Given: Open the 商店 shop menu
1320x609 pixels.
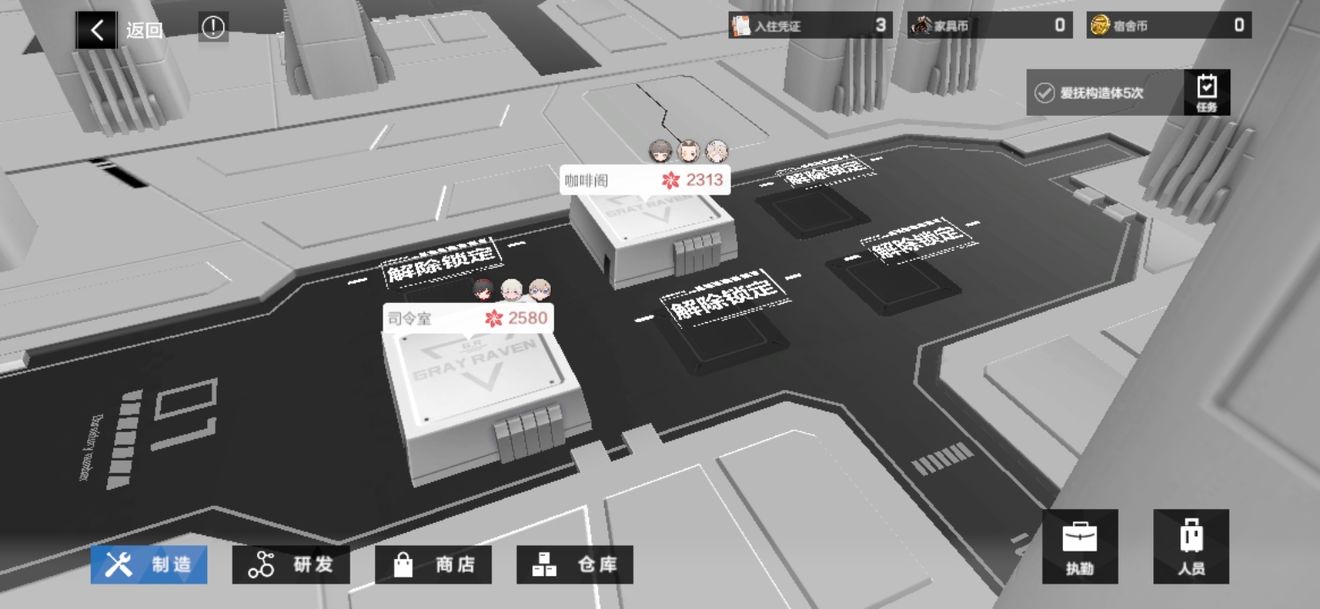Looking at the screenshot, I should (x=434, y=565).
